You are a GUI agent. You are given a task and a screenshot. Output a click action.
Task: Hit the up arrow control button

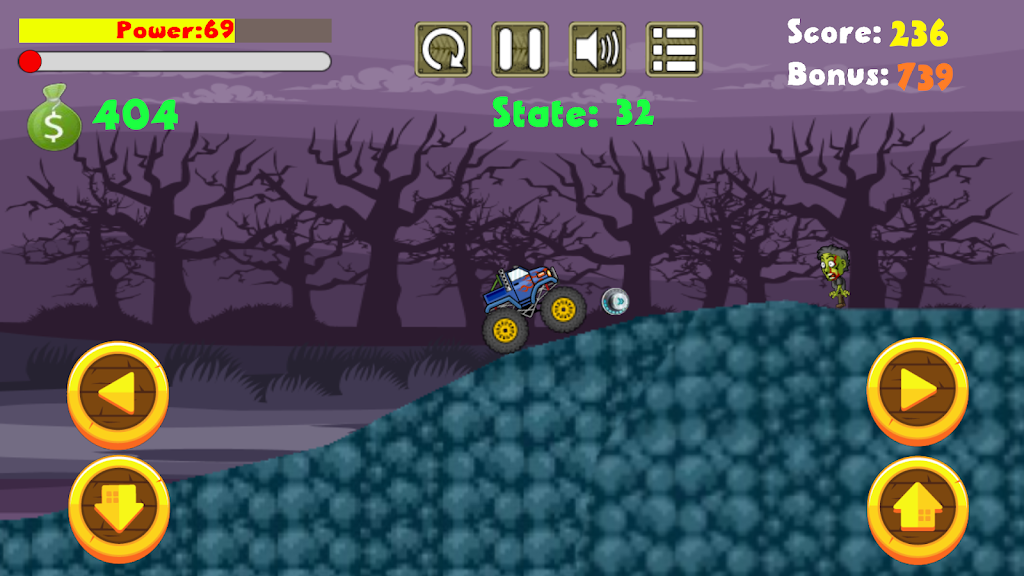917,509
